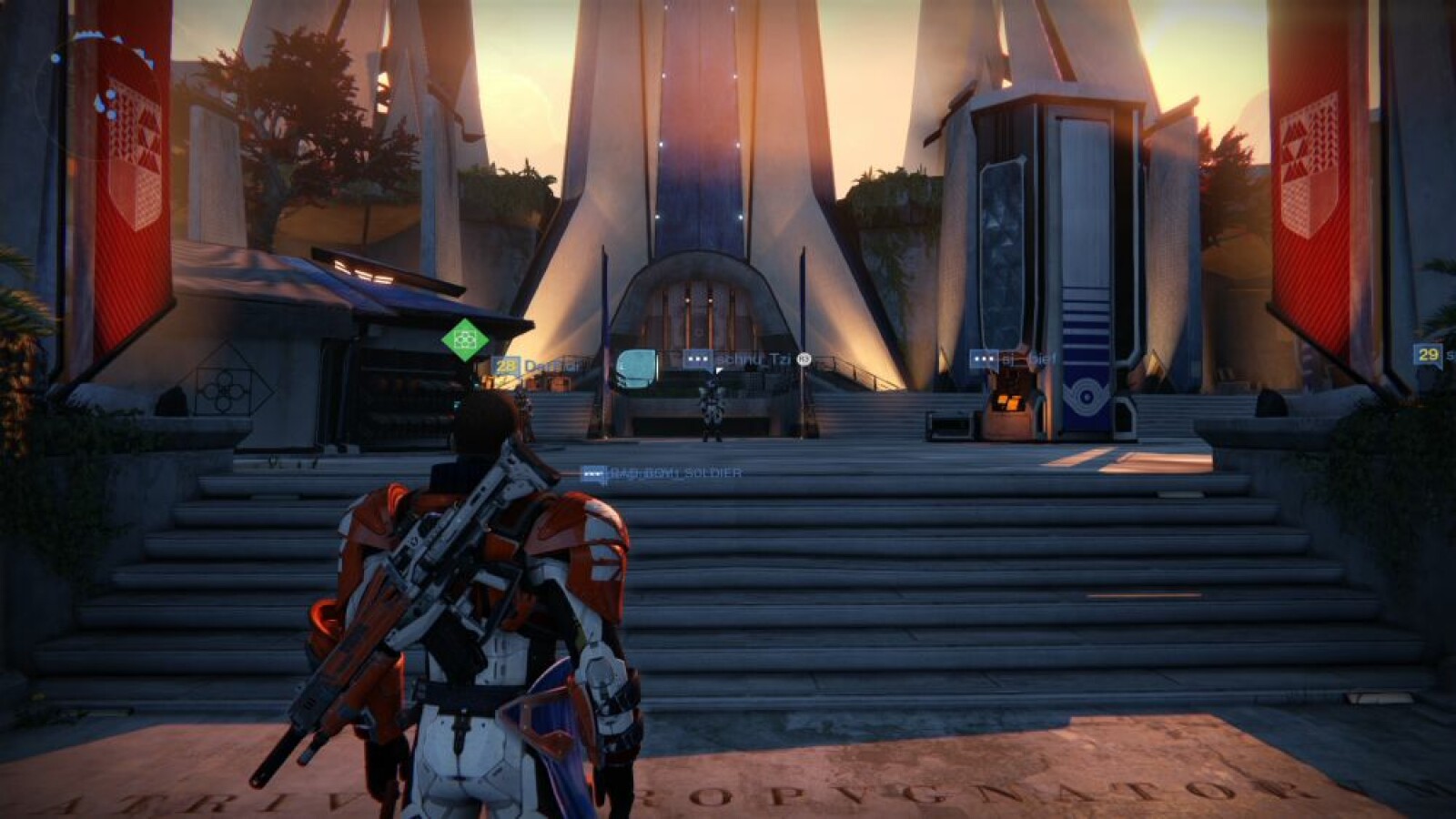Select the green diamond vendor marker
This screenshot has height=819, width=1456.
click(465, 339)
